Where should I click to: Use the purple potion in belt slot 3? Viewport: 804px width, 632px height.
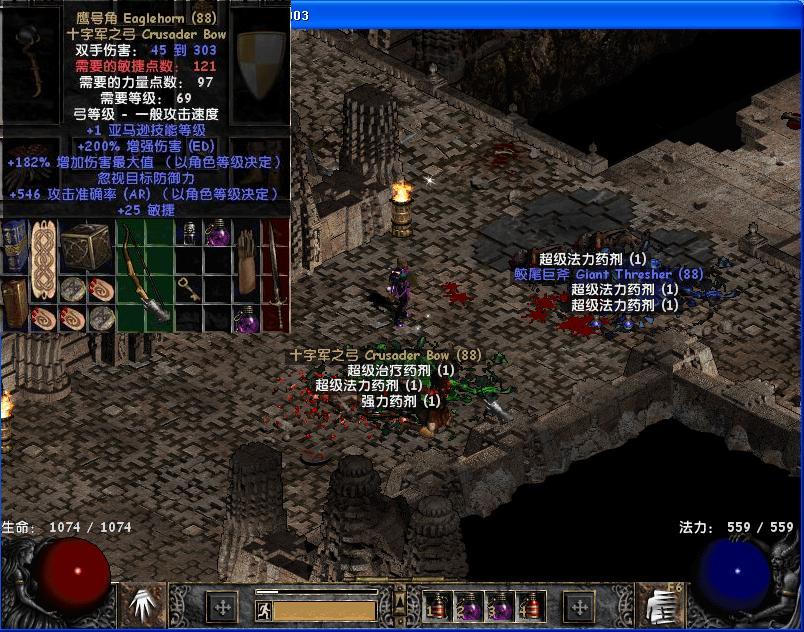pyautogui.click(x=498, y=606)
